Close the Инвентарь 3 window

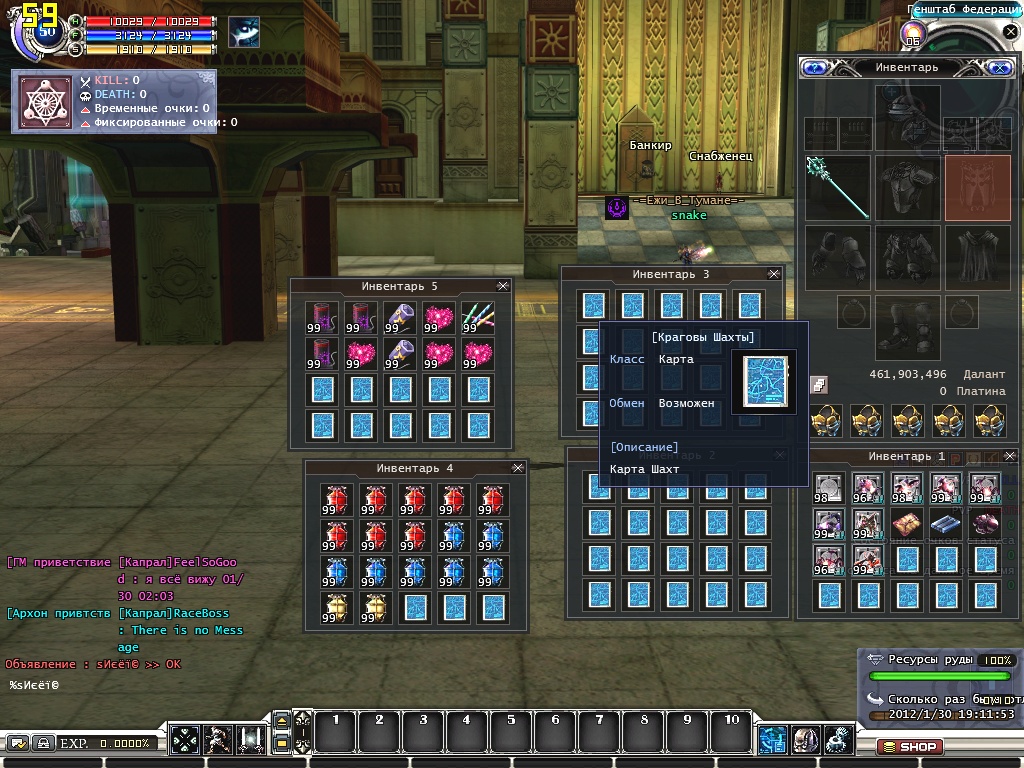point(773,273)
